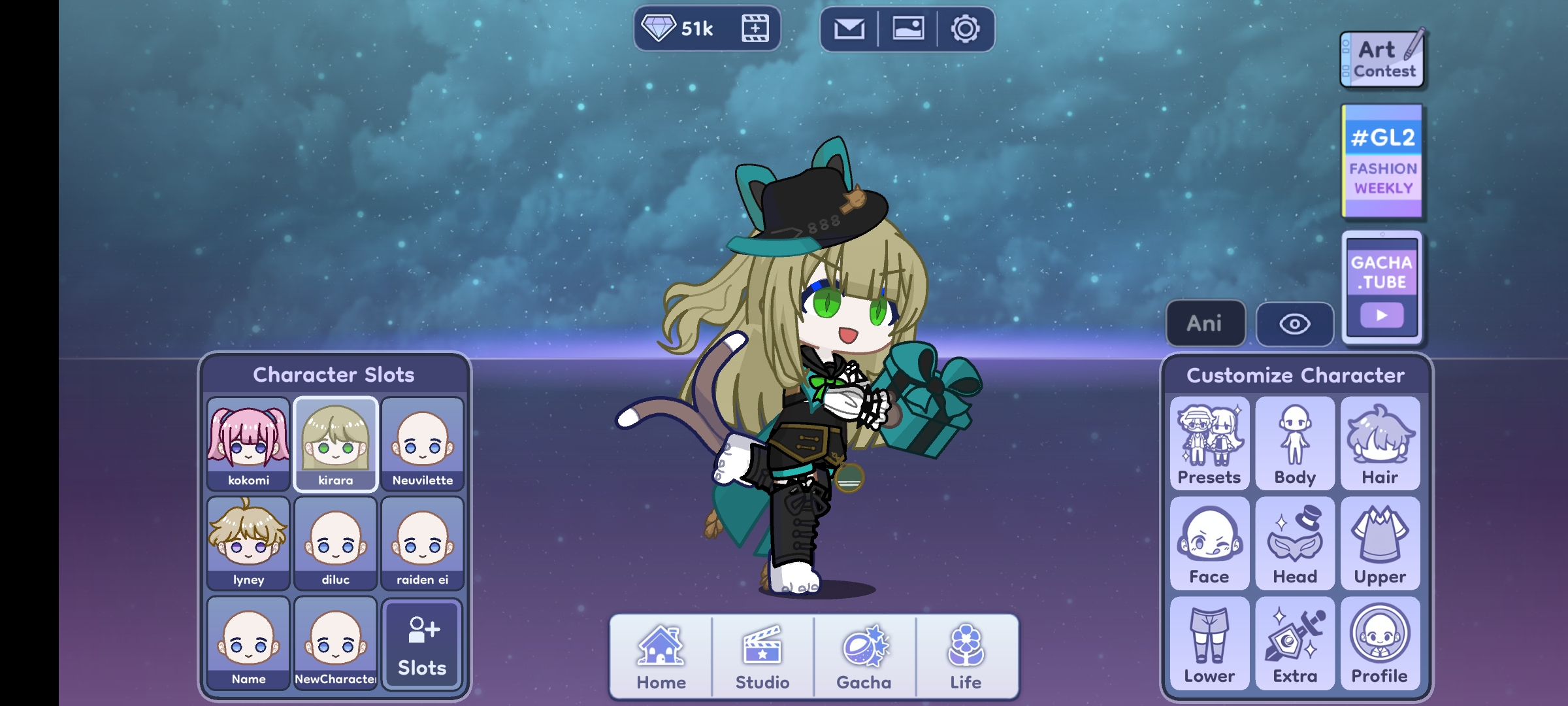Select the Body customization icon
The width and height of the screenshot is (1568, 706).
pyautogui.click(x=1295, y=445)
